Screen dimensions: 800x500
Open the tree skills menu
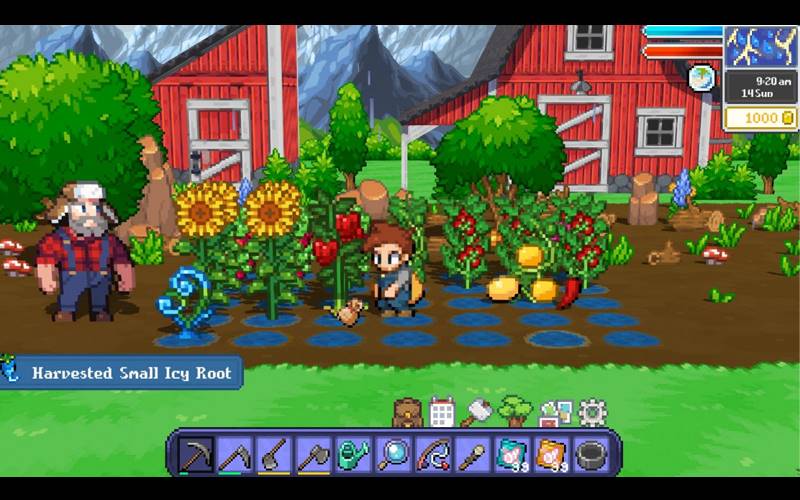(x=515, y=410)
